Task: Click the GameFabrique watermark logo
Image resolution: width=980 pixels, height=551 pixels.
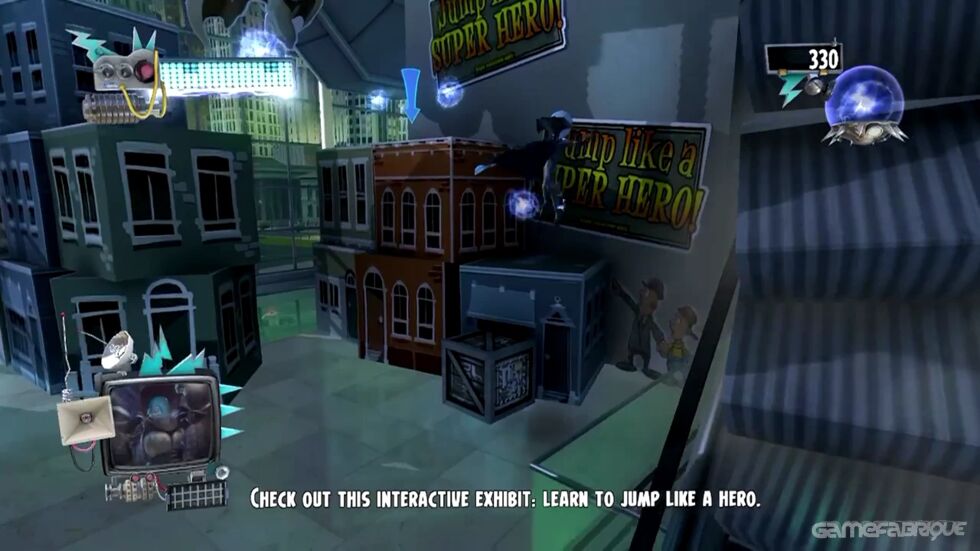Action: pyautogui.click(x=888, y=529)
